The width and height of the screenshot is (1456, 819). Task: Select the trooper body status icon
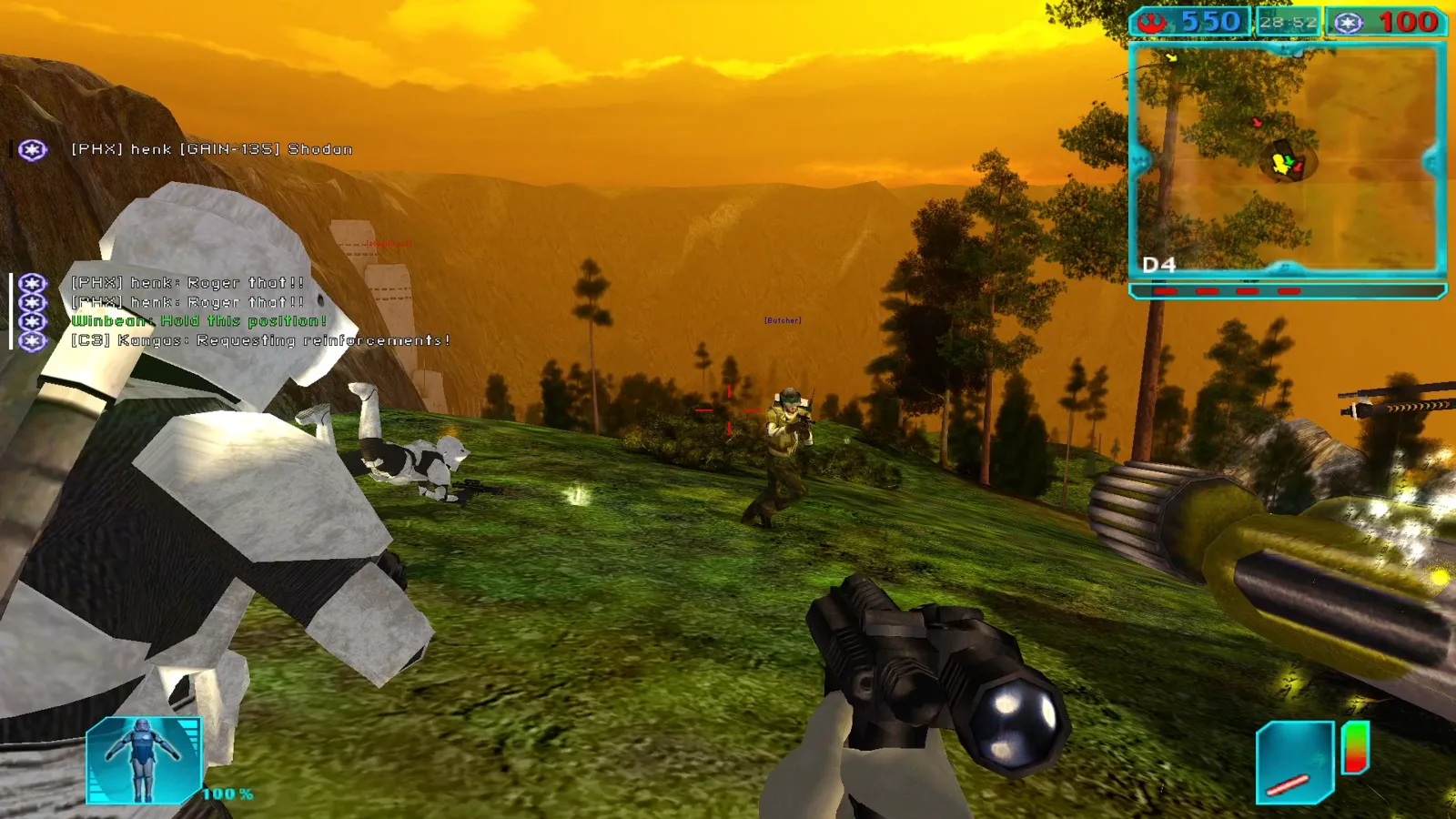click(x=144, y=761)
